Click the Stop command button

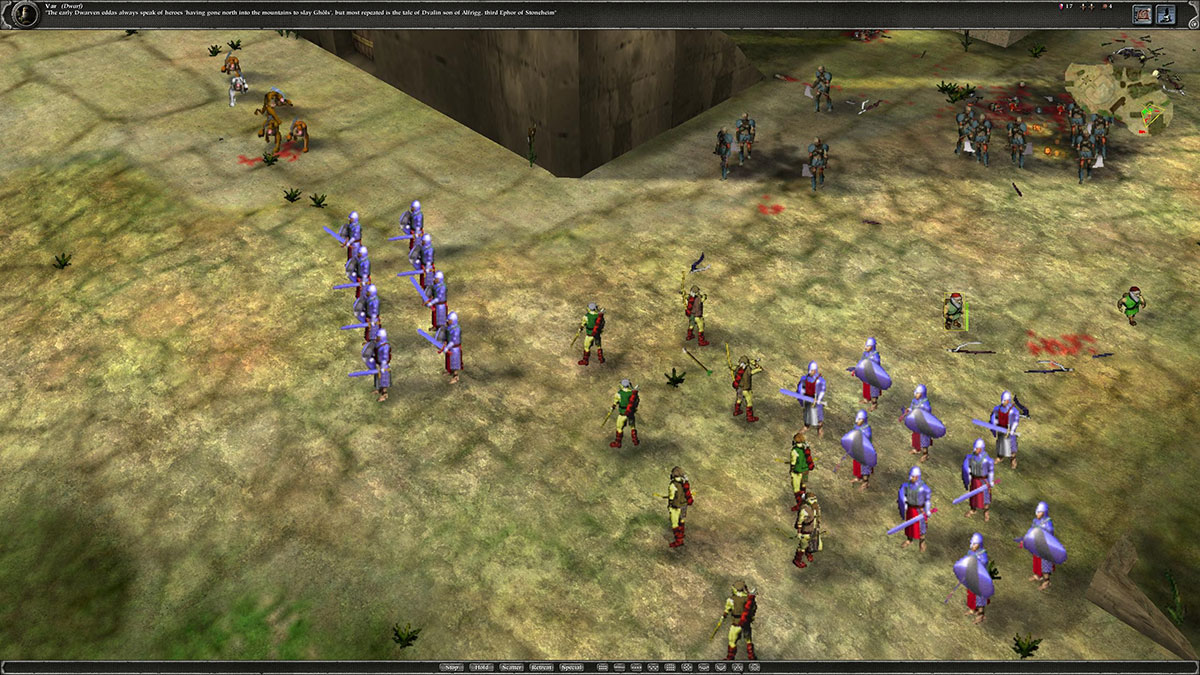453,667
